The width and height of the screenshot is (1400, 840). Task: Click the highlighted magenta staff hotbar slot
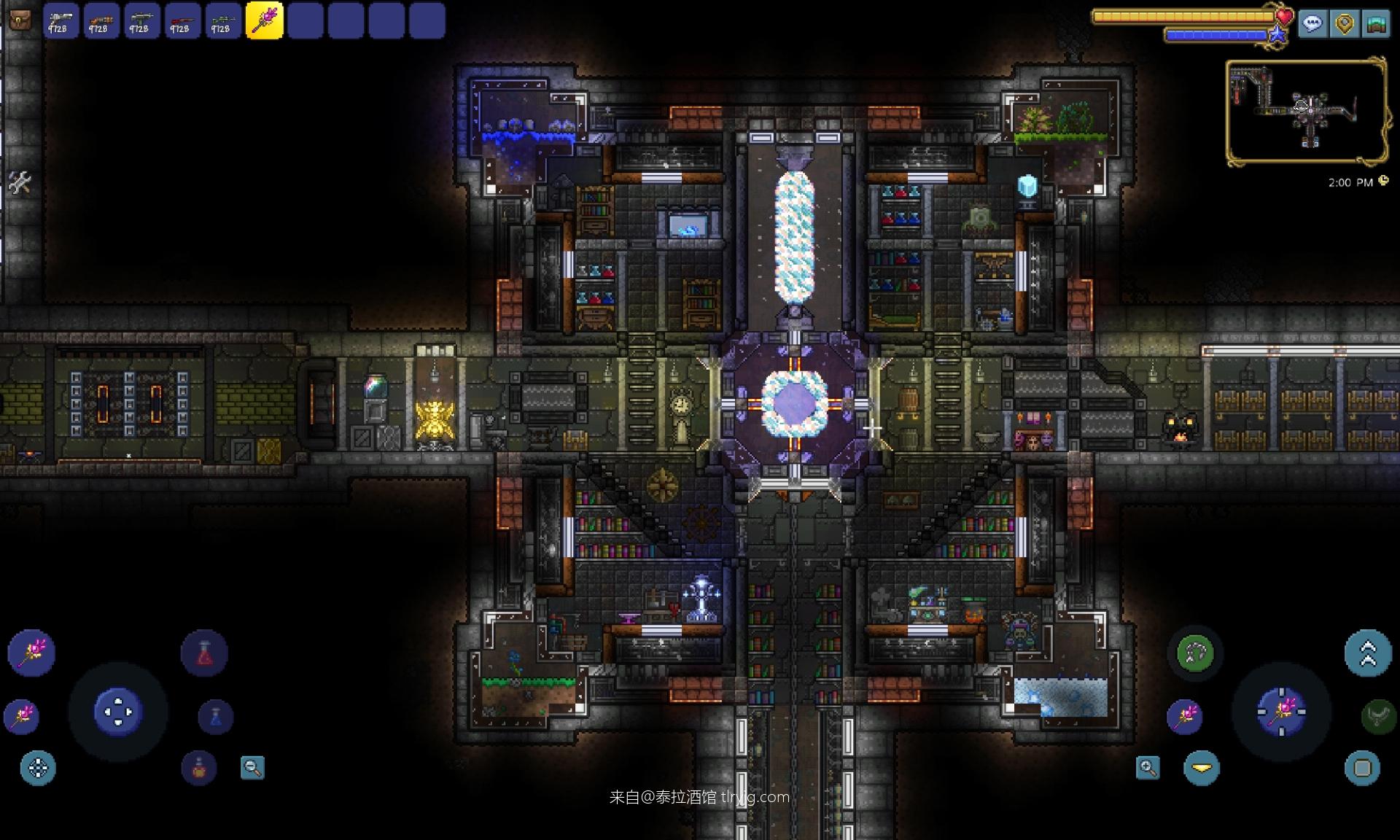[264, 20]
